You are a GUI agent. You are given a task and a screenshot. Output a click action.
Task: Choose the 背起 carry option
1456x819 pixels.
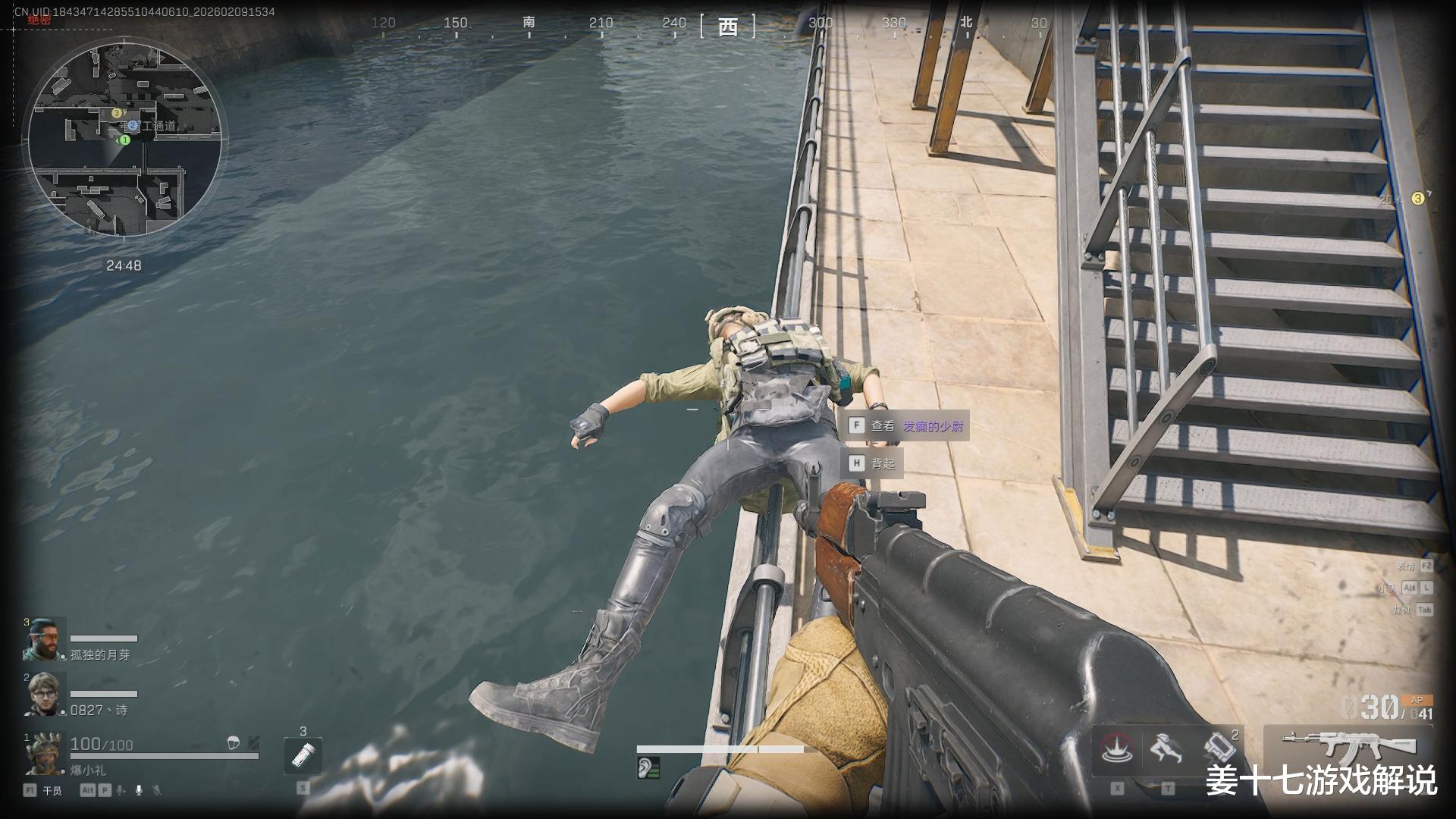[872, 463]
